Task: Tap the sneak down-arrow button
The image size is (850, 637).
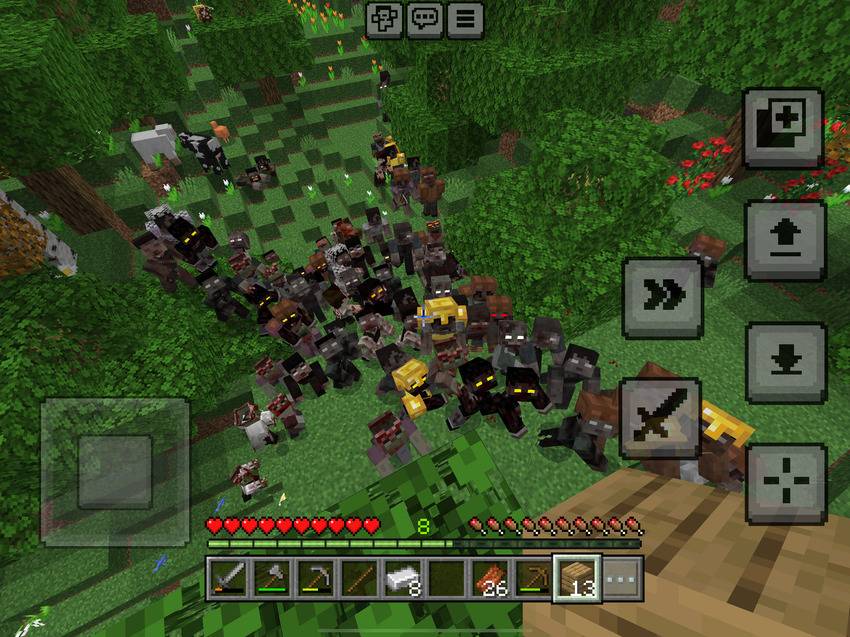Action: 785,362
